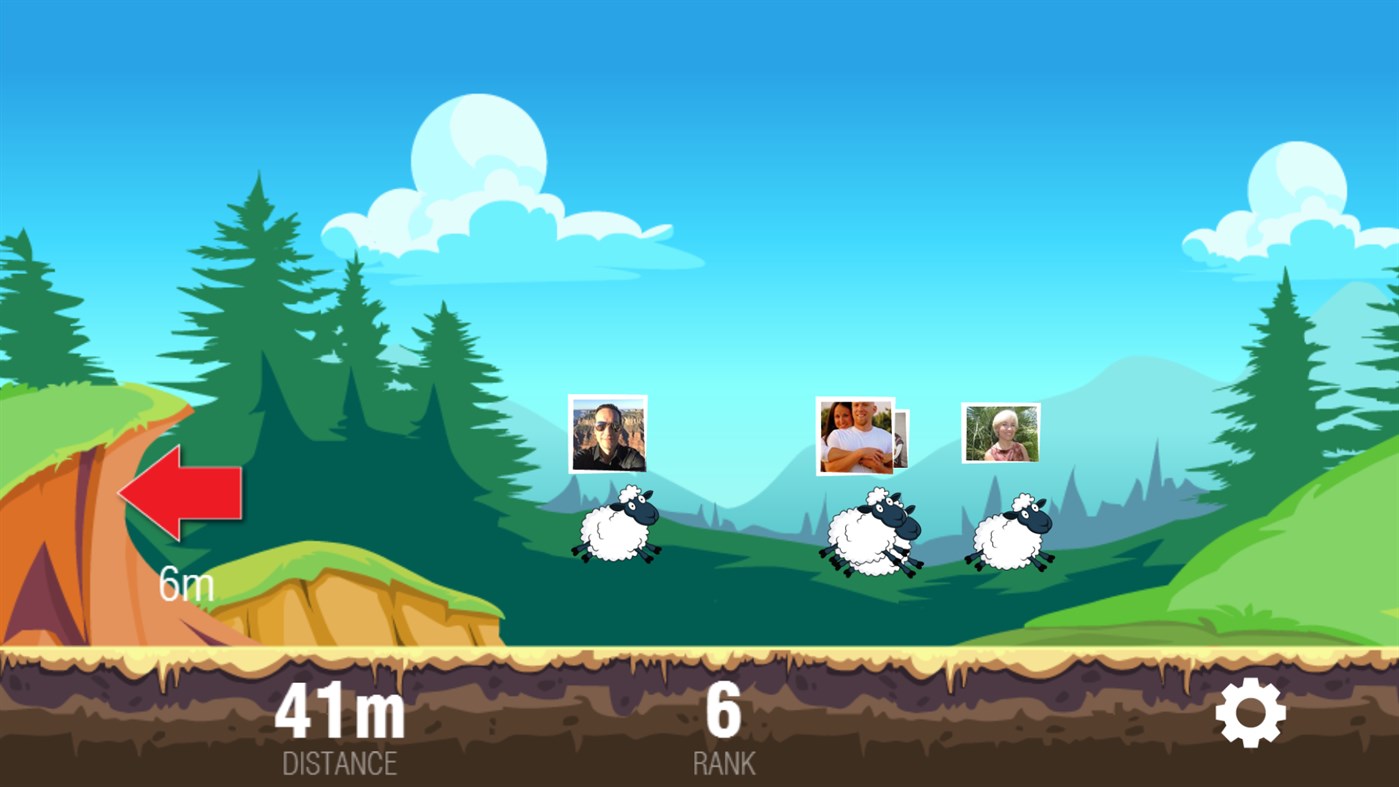This screenshot has height=787, width=1399.
Task: Select the blonde woman's avatar photo
Action: pyautogui.click(x=999, y=432)
